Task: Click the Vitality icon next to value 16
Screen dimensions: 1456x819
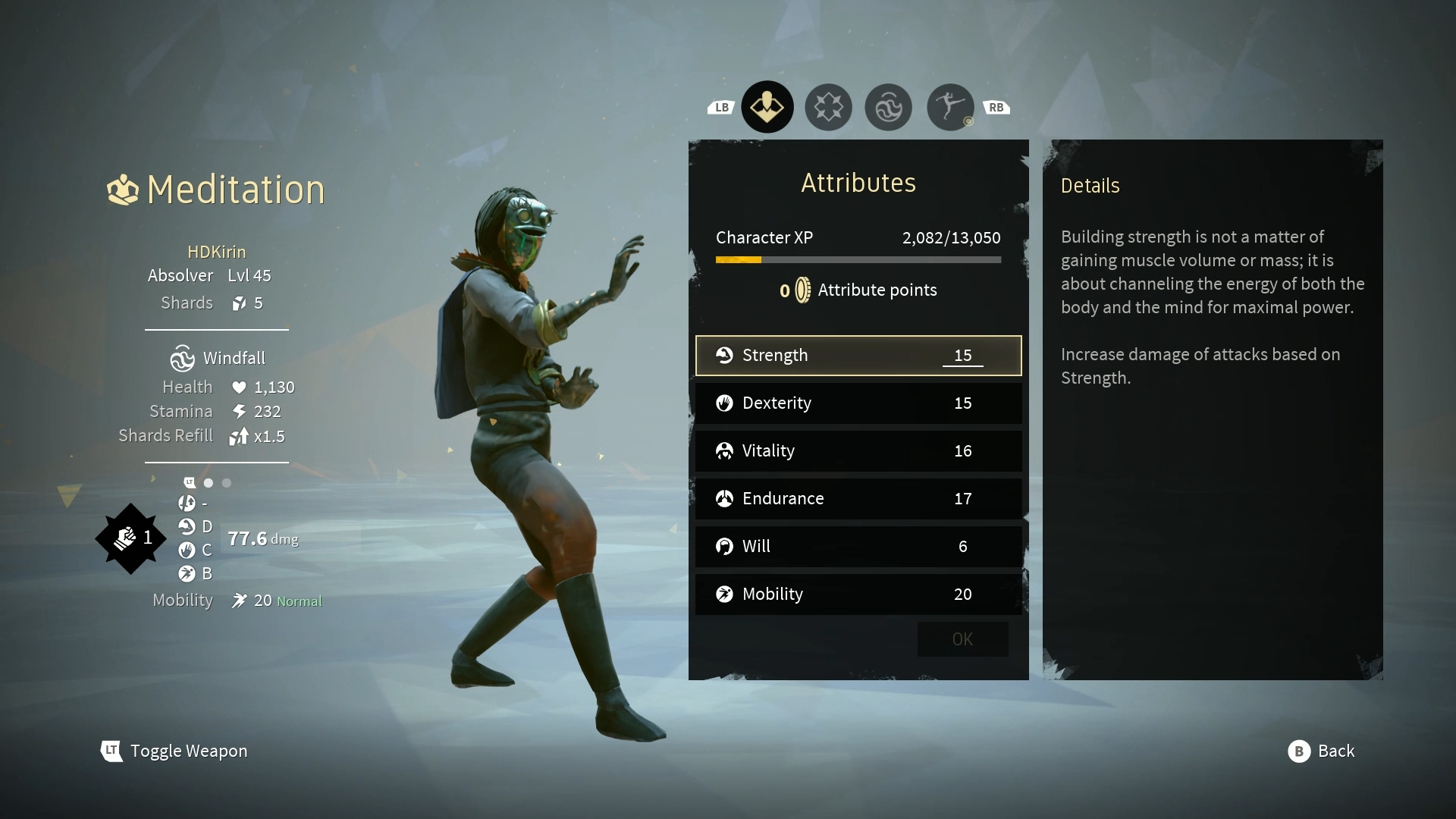Action: [725, 450]
